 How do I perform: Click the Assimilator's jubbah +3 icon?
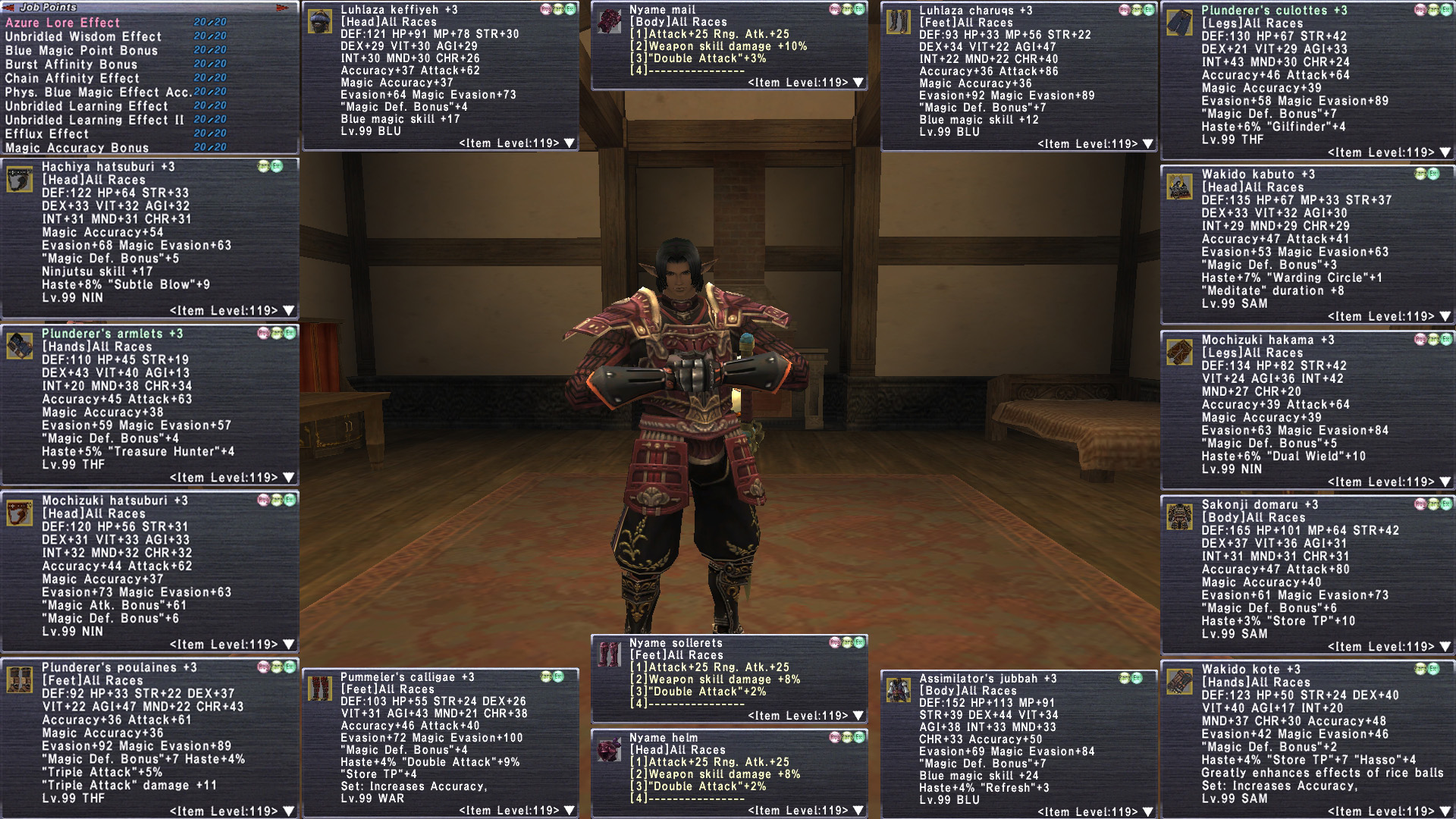click(x=899, y=690)
